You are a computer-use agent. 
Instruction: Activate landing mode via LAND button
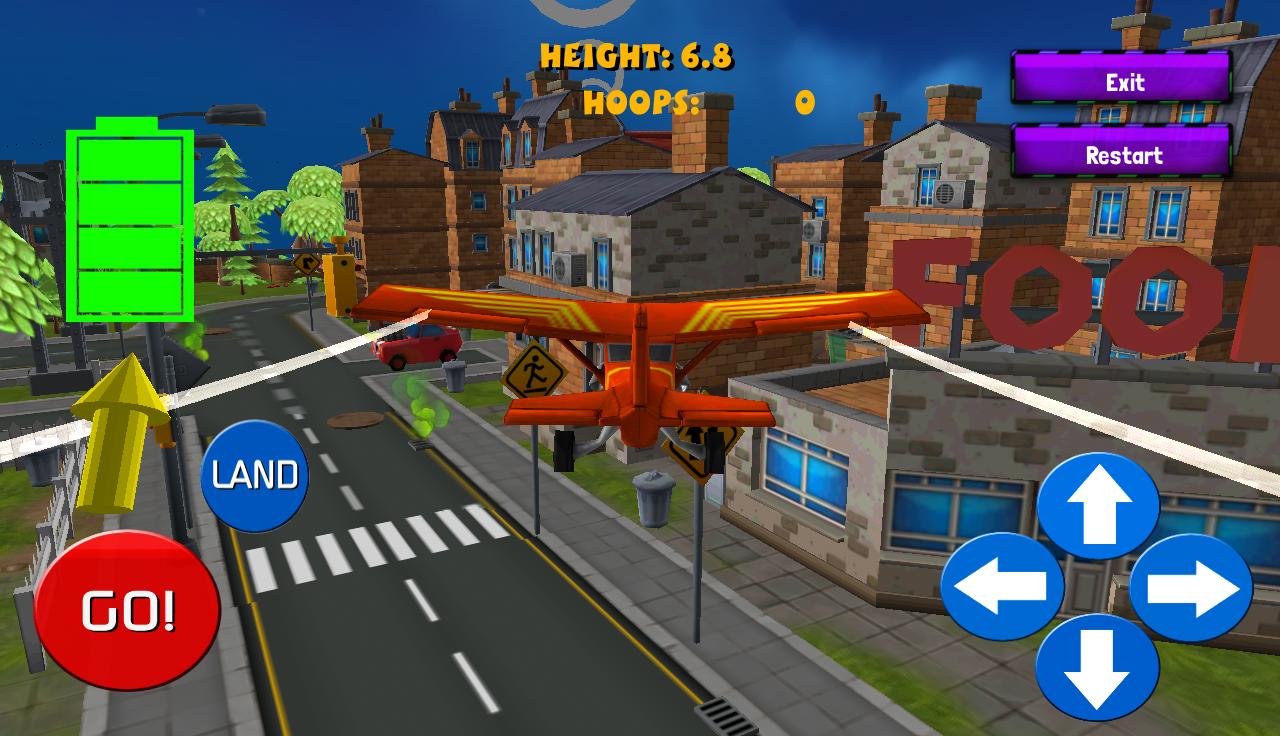pyautogui.click(x=255, y=473)
